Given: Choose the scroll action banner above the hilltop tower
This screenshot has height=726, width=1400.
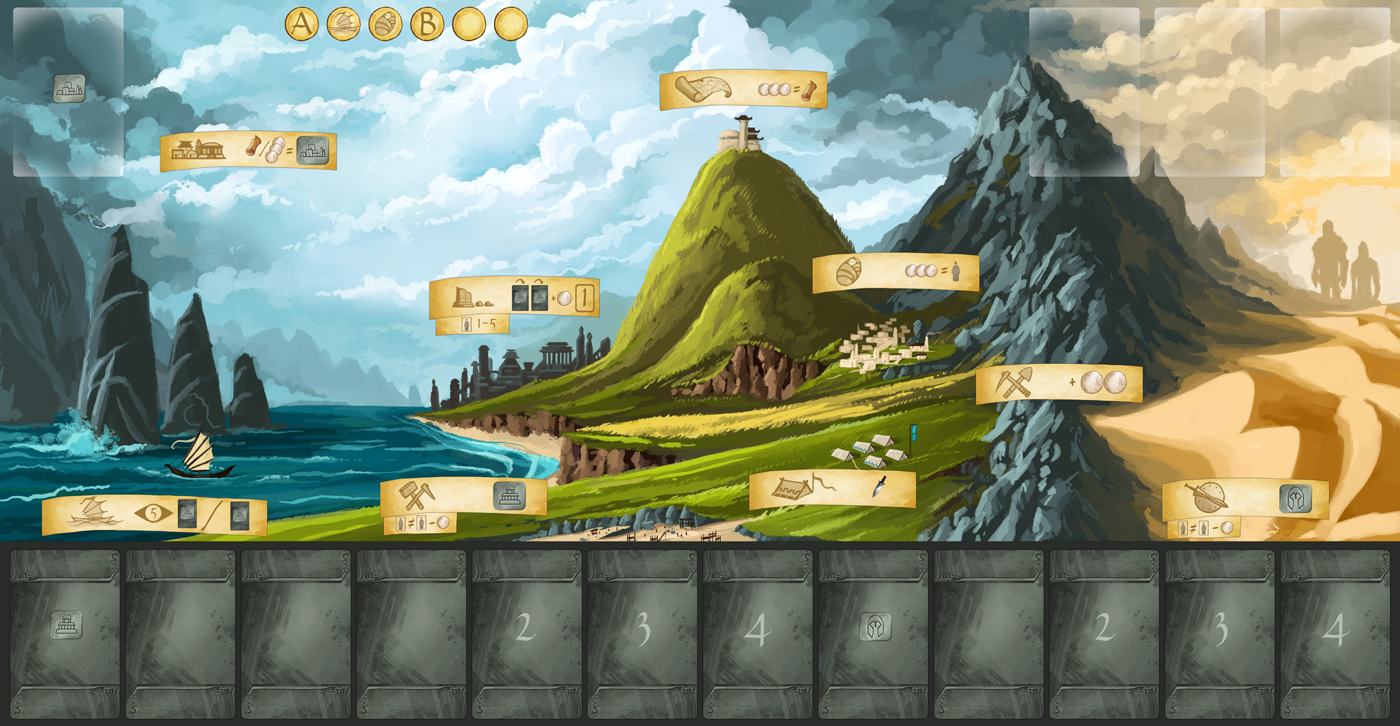Looking at the screenshot, I should (x=743, y=89).
